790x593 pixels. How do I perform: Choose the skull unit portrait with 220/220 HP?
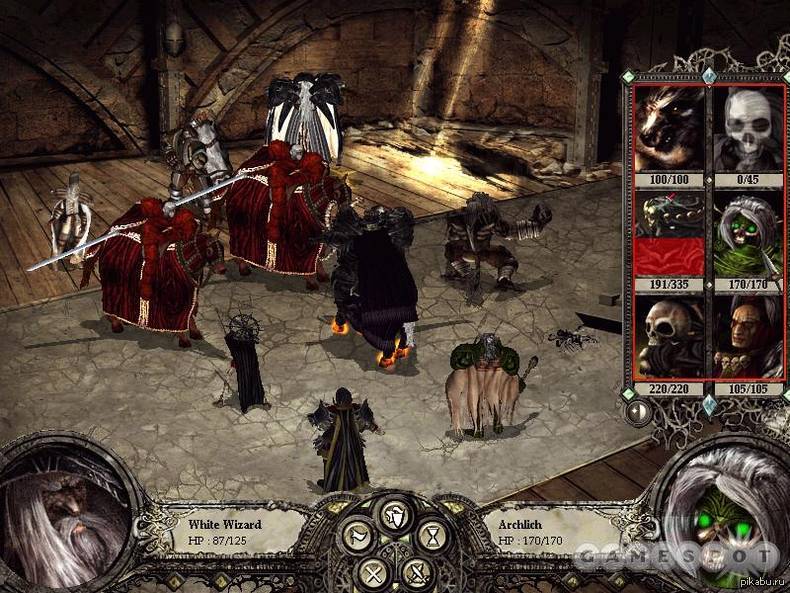tap(670, 338)
